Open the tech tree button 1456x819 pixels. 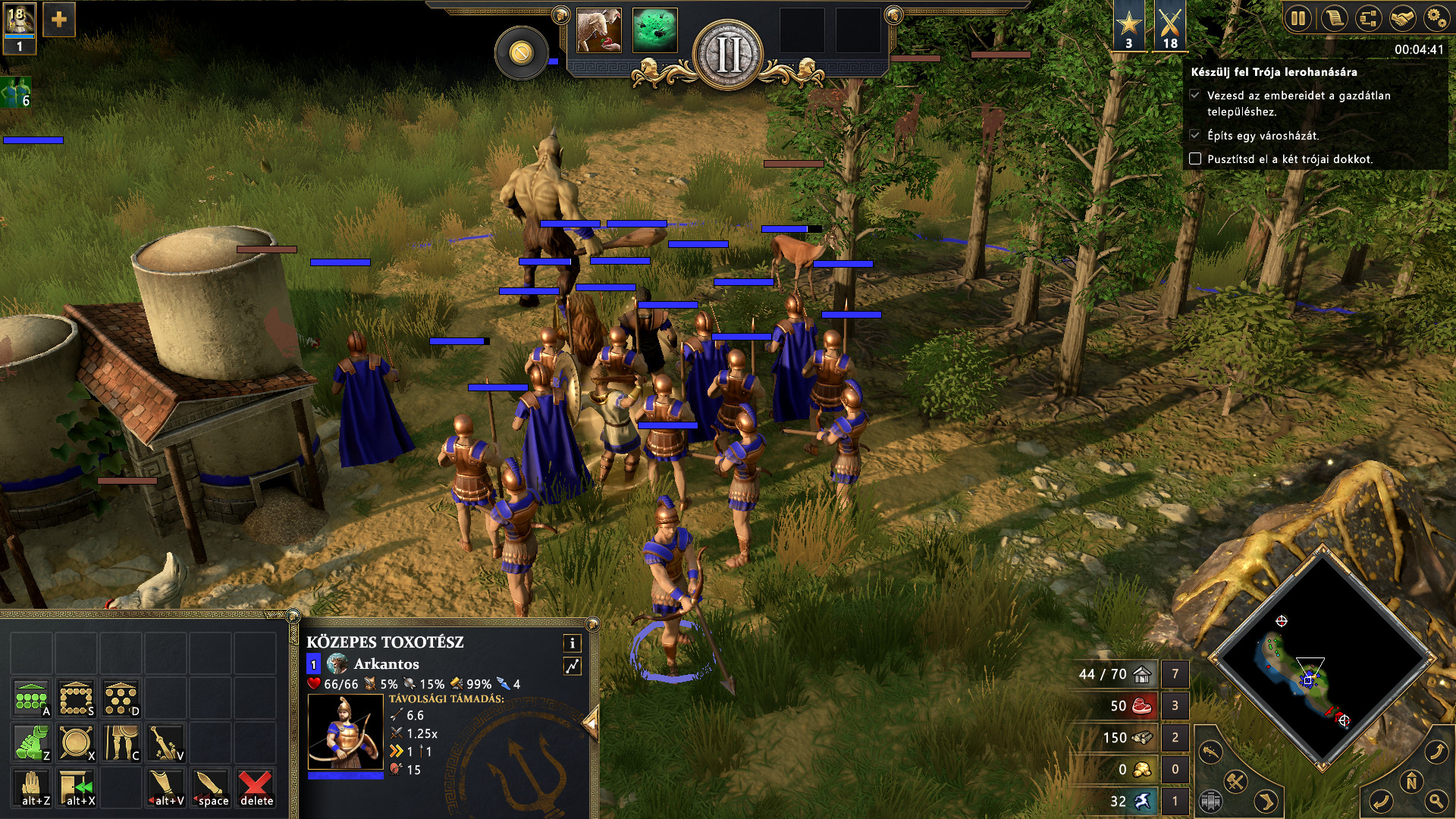tap(1369, 18)
